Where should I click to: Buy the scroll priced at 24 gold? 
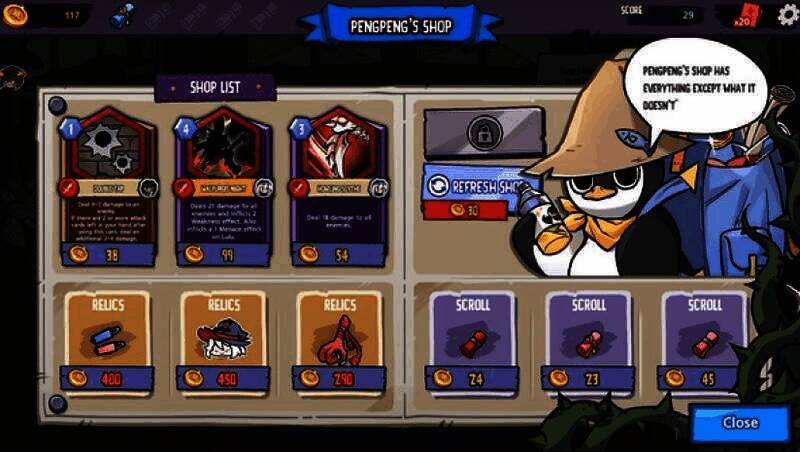(x=473, y=338)
